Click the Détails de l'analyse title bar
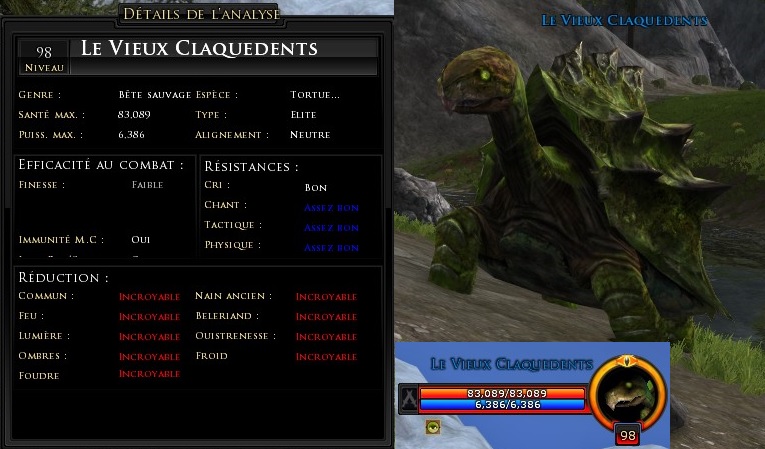The image size is (765, 449). pos(200,14)
